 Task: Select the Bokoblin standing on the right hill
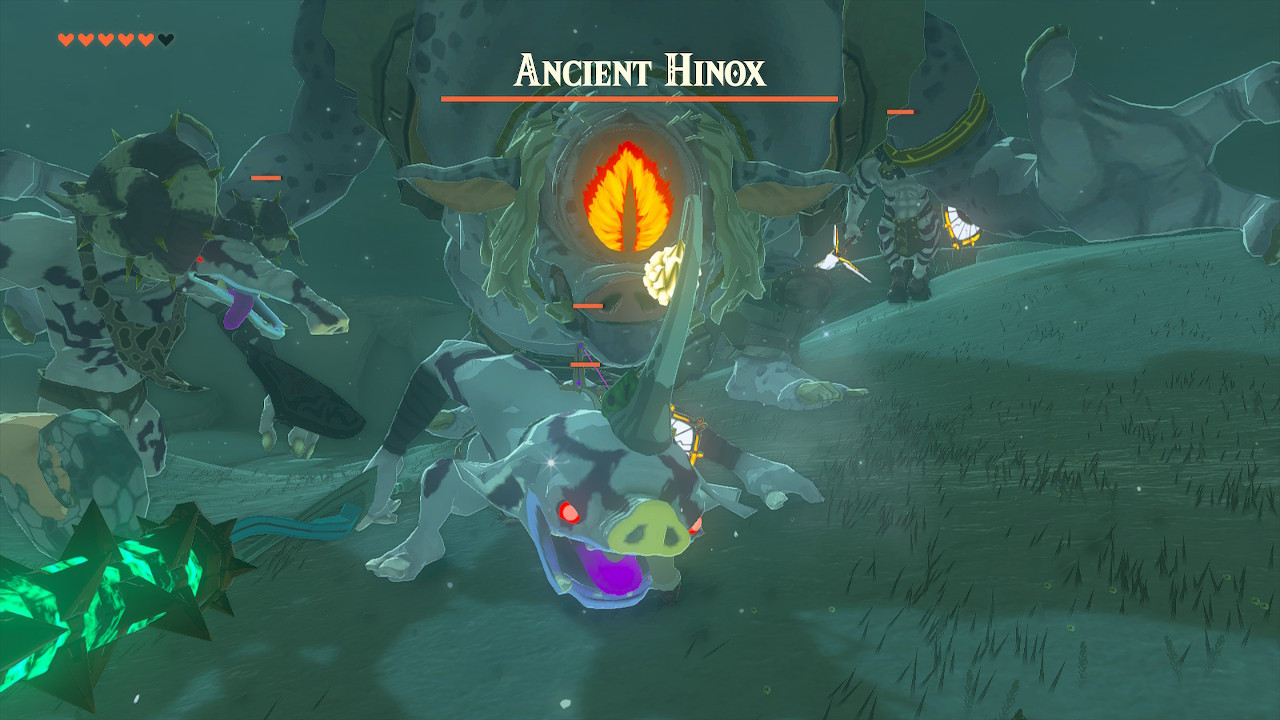pyautogui.click(x=905, y=230)
